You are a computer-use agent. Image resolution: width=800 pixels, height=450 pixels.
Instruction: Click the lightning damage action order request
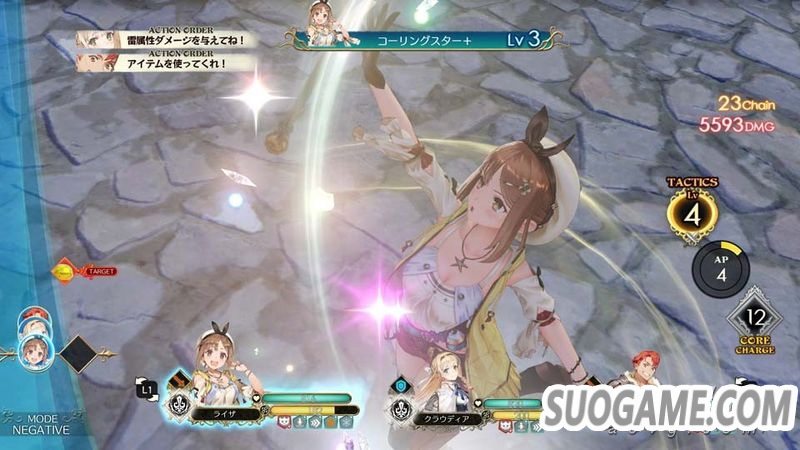click(165, 39)
